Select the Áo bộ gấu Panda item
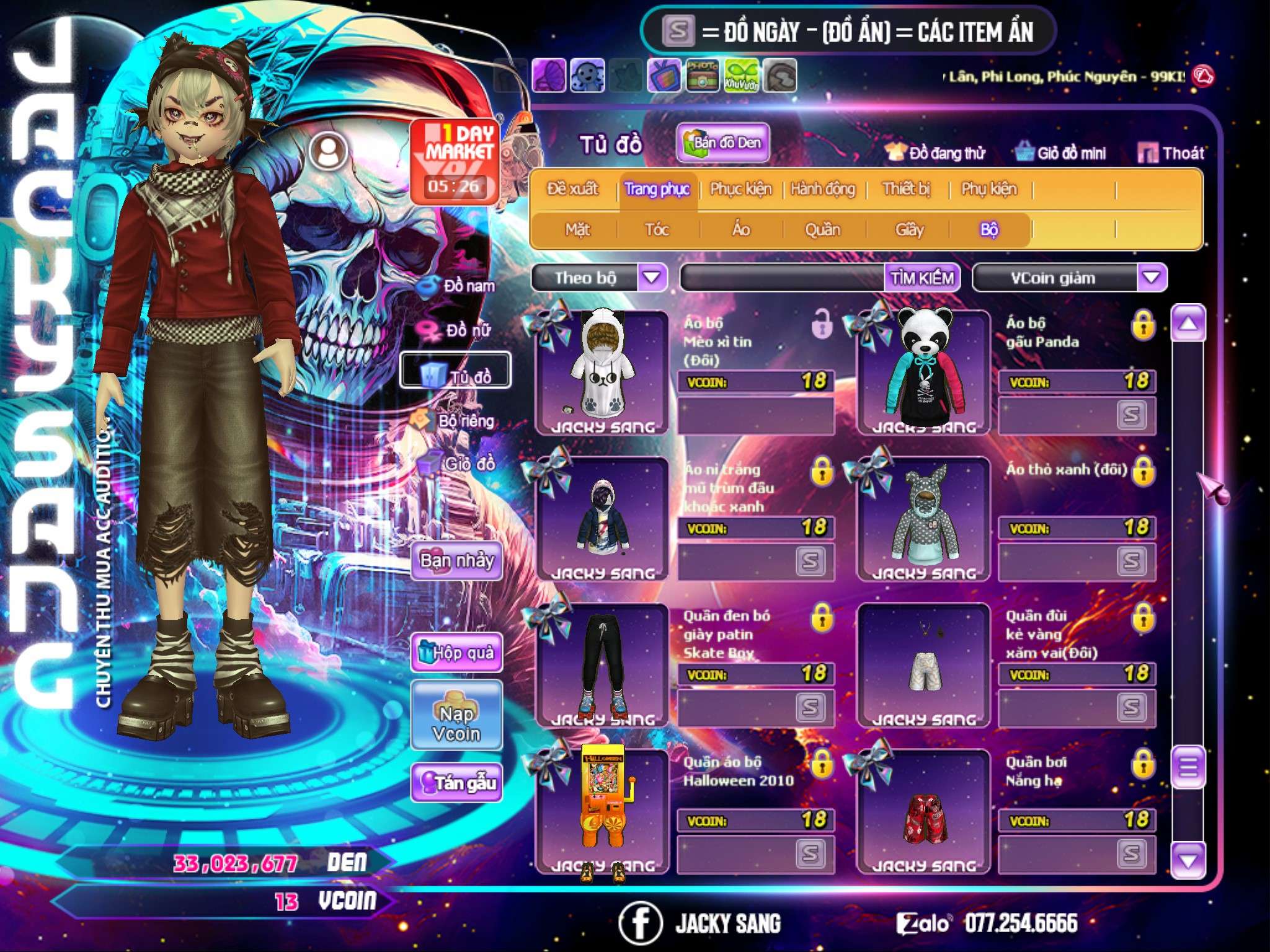 coord(923,372)
